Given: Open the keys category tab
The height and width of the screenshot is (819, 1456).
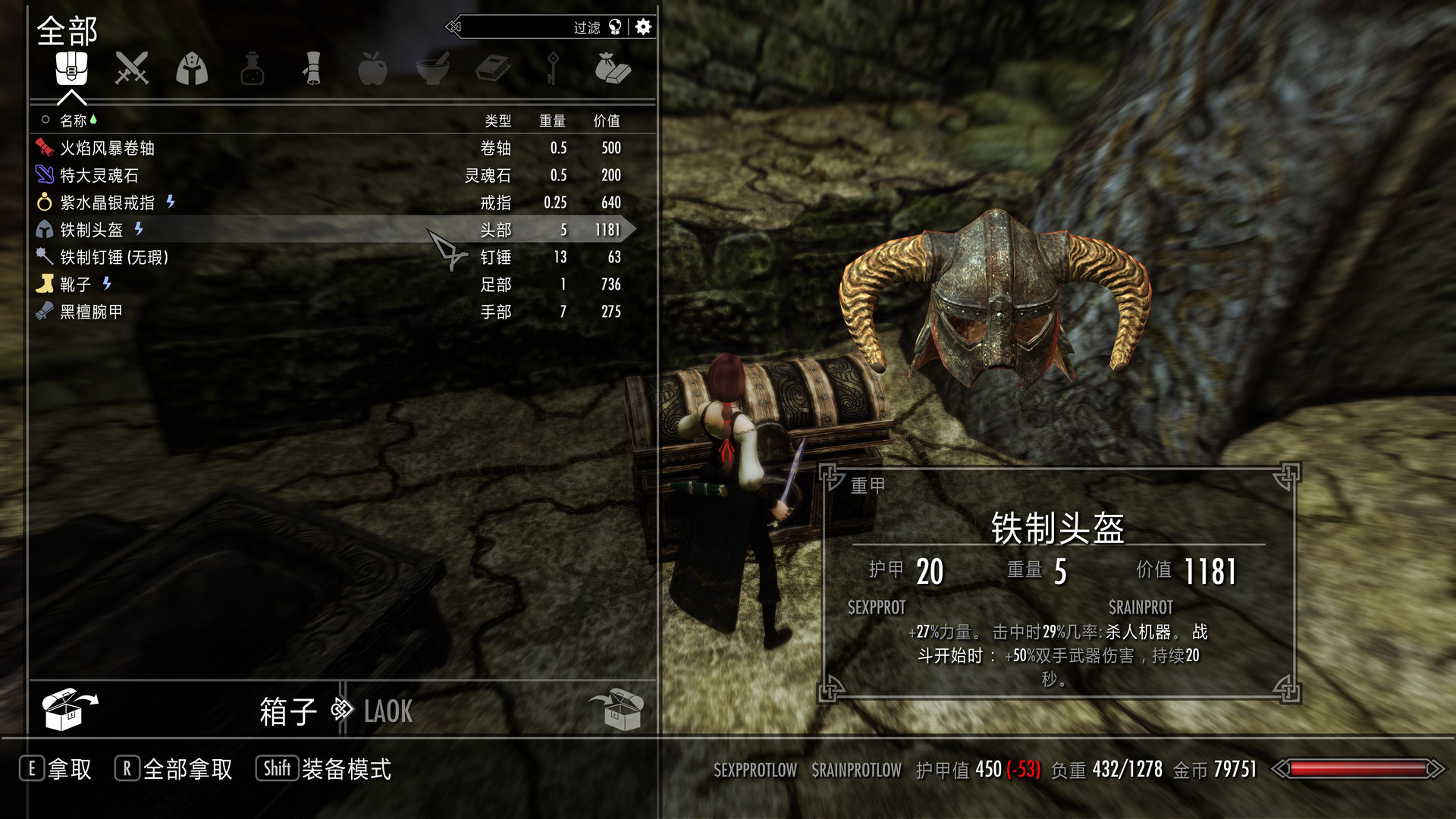Looking at the screenshot, I should point(553,69).
